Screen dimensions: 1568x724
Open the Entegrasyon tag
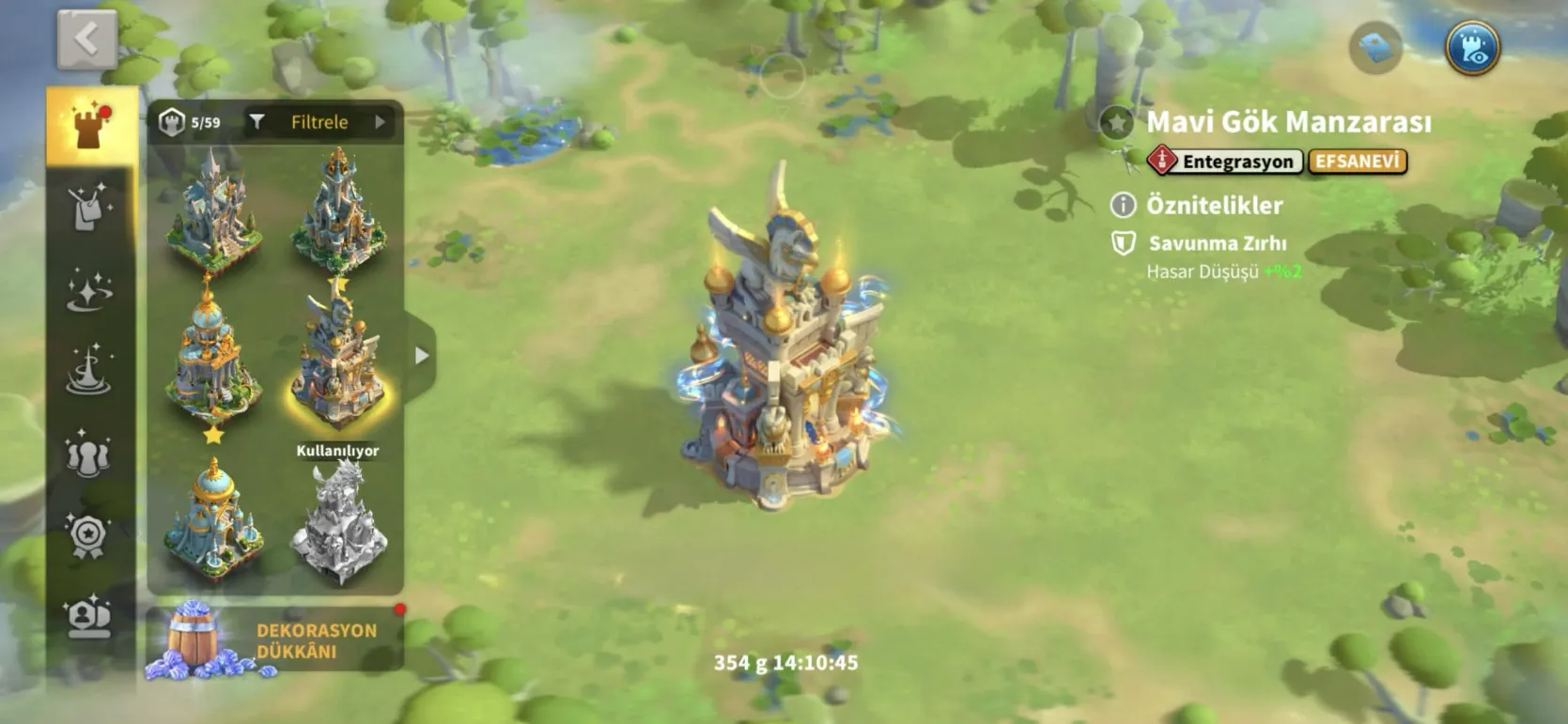(x=1225, y=162)
